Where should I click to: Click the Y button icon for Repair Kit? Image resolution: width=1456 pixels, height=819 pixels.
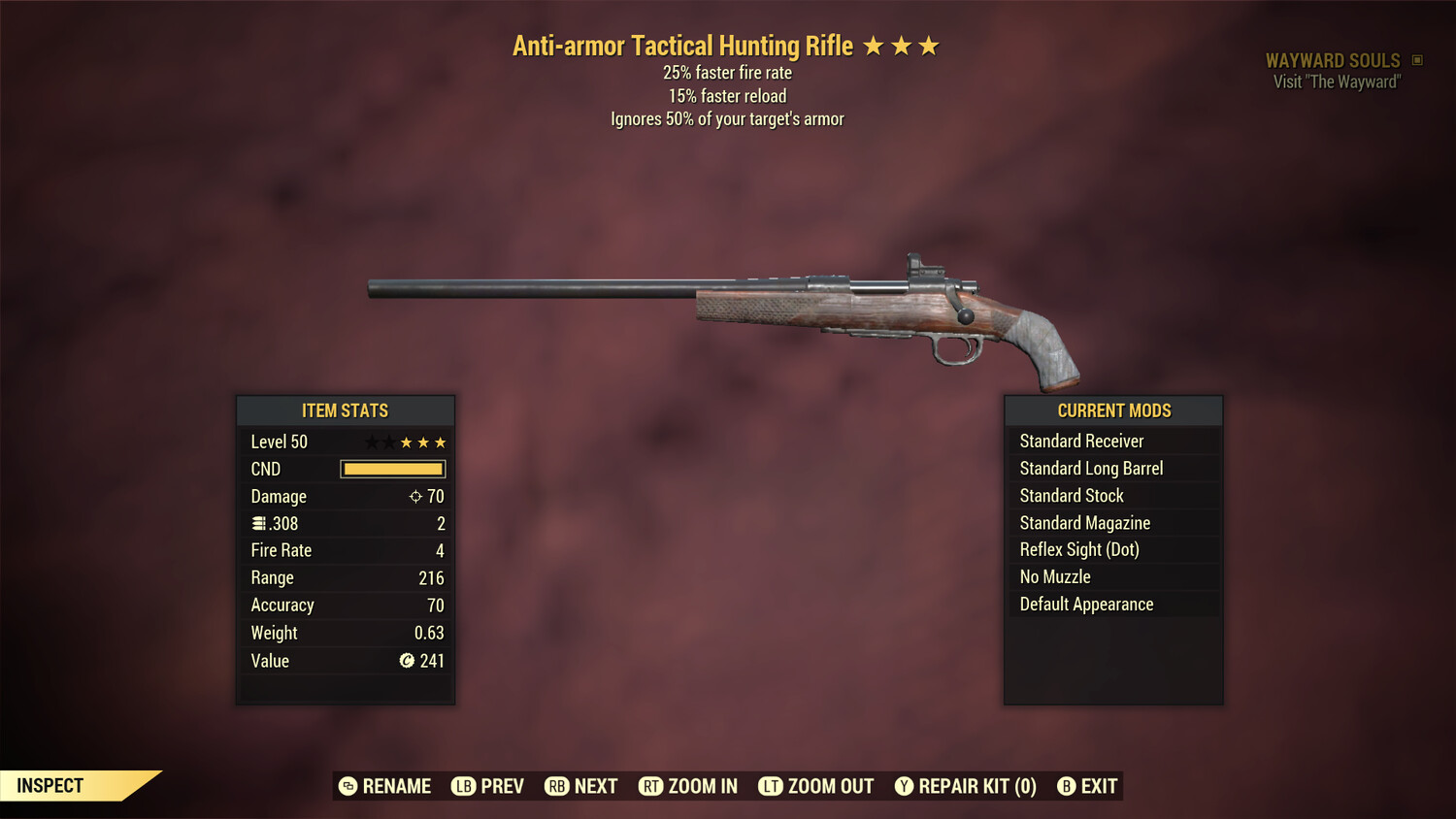click(903, 786)
